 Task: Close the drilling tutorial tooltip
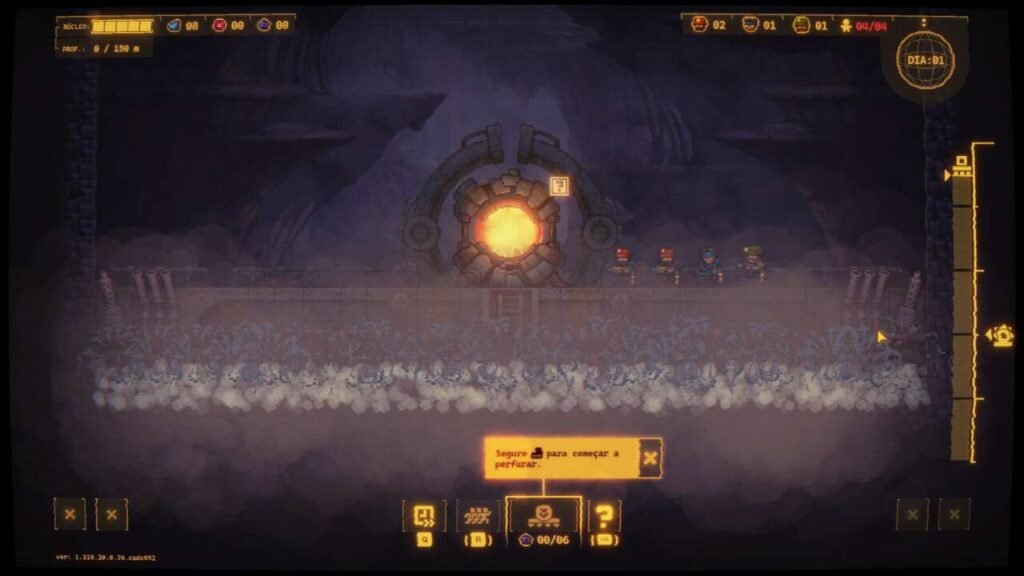650,458
